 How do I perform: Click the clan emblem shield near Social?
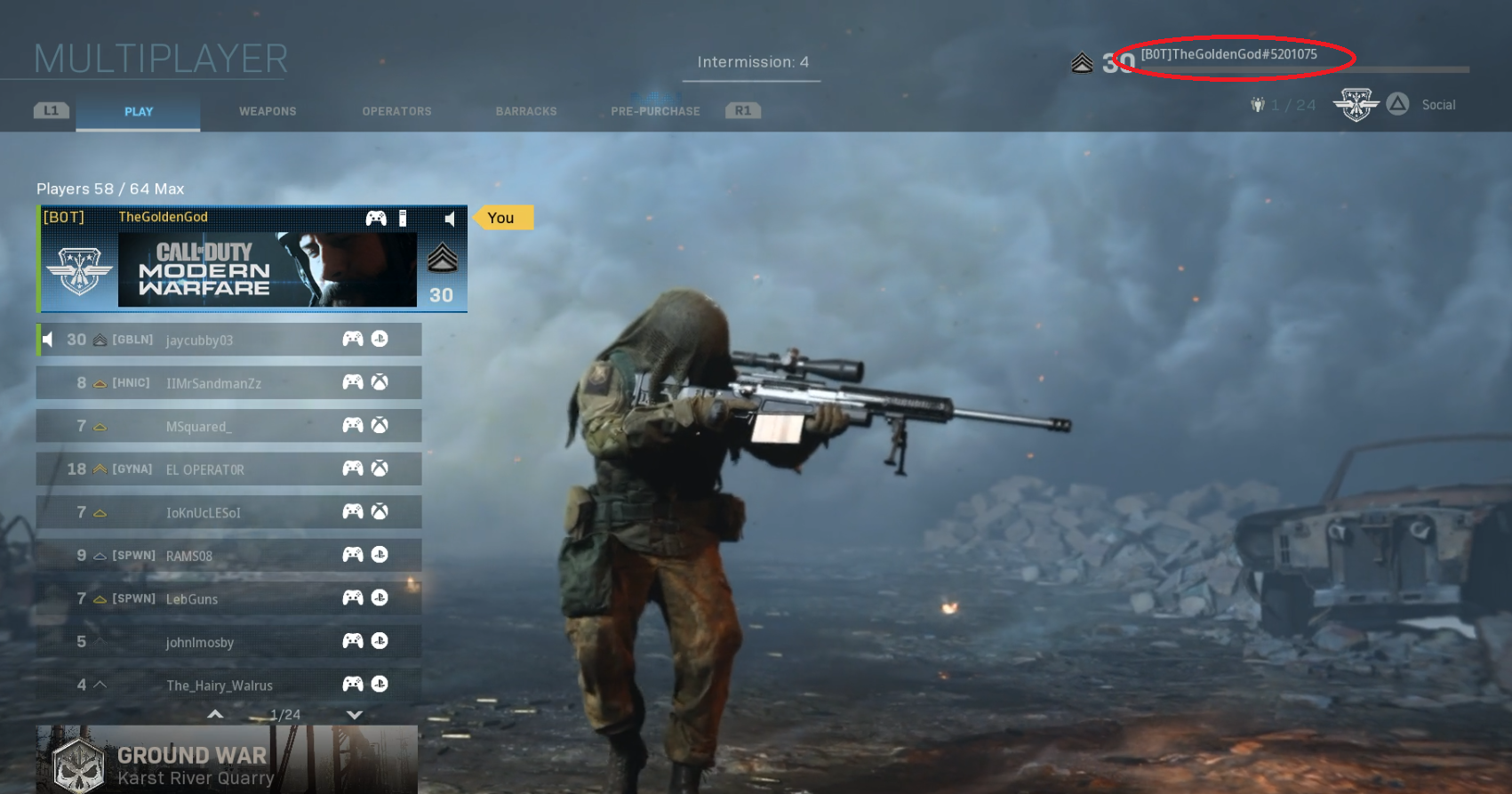pos(1356,104)
